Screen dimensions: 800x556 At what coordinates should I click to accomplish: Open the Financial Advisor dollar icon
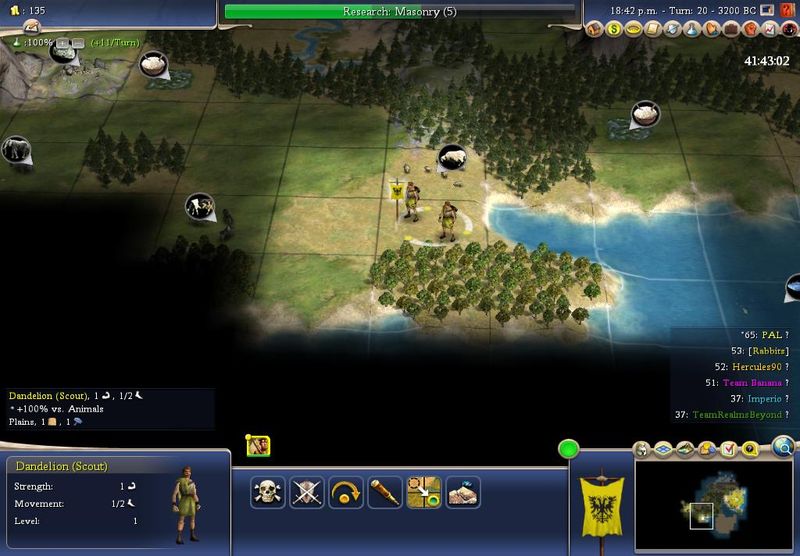pos(615,30)
